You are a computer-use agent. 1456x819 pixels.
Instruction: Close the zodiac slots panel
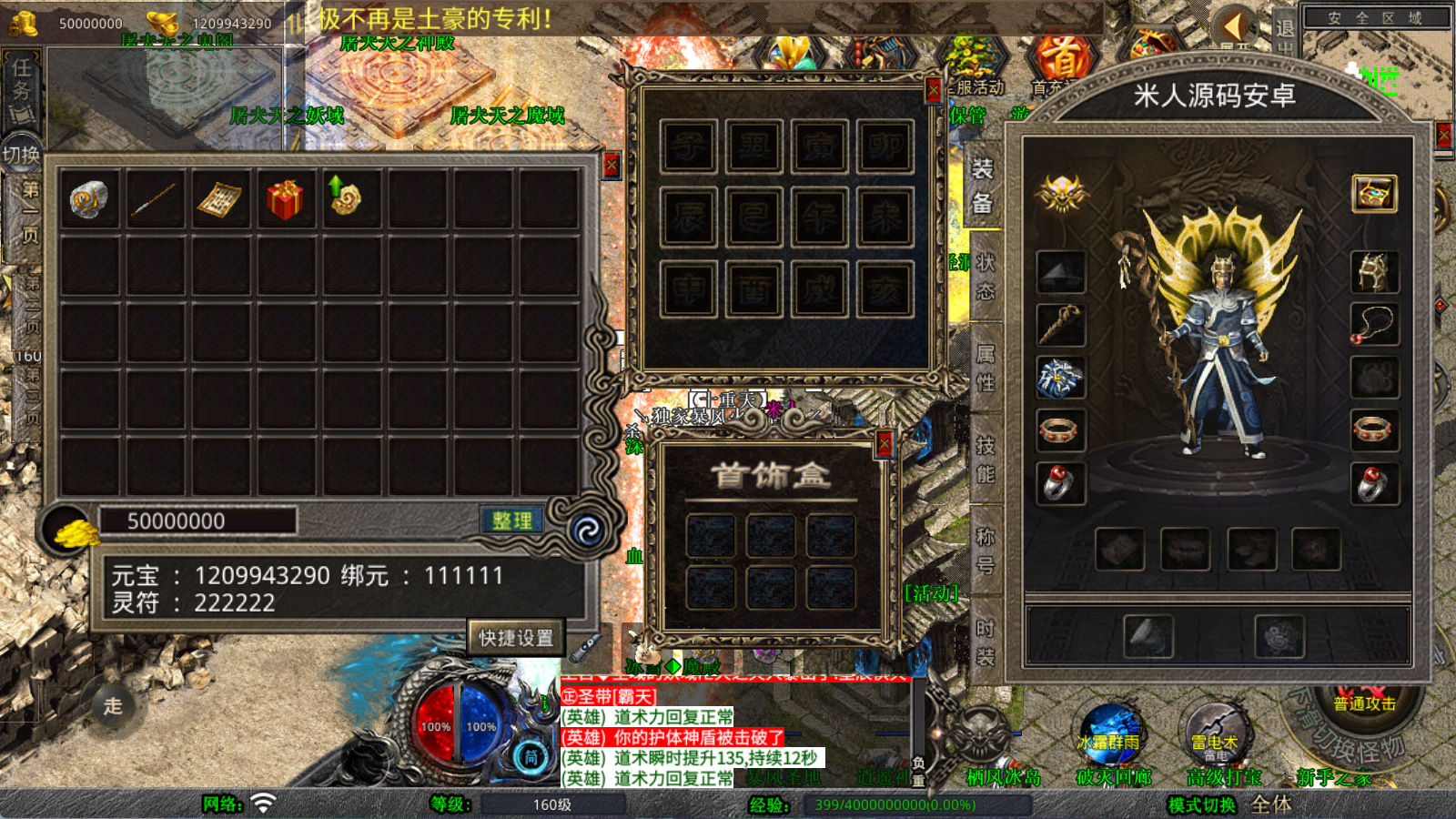pyautogui.click(x=933, y=89)
